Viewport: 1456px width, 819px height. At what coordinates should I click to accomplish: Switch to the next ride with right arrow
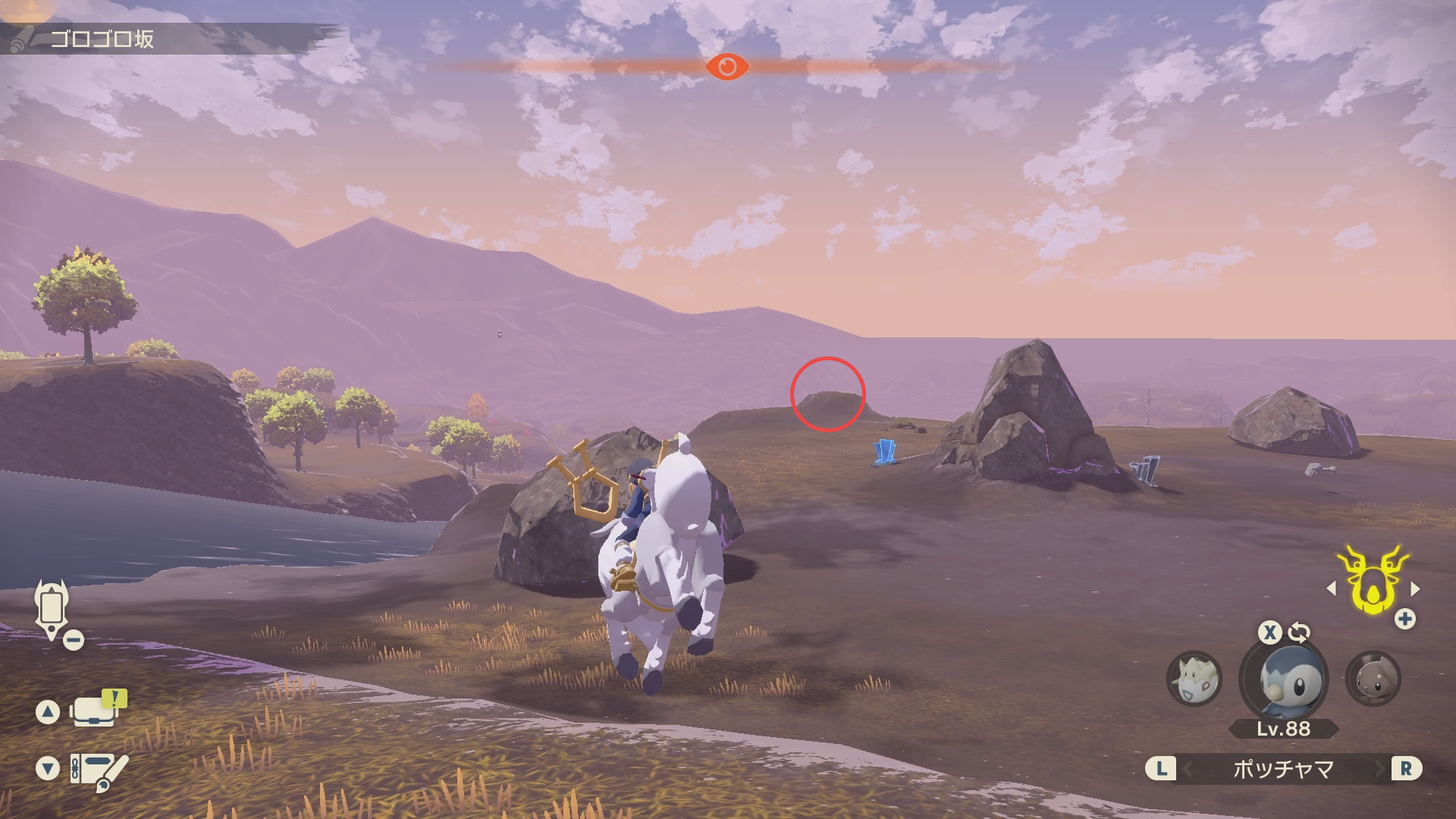[1414, 588]
